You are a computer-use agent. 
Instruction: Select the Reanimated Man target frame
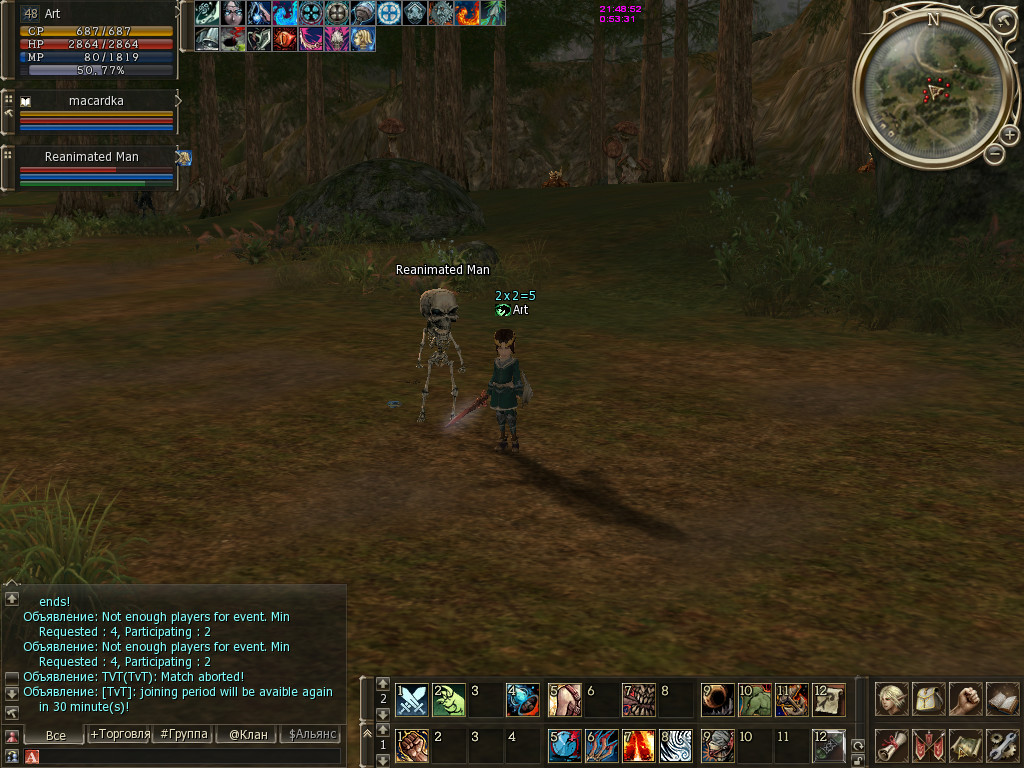pyautogui.click(x=96, y=167)
